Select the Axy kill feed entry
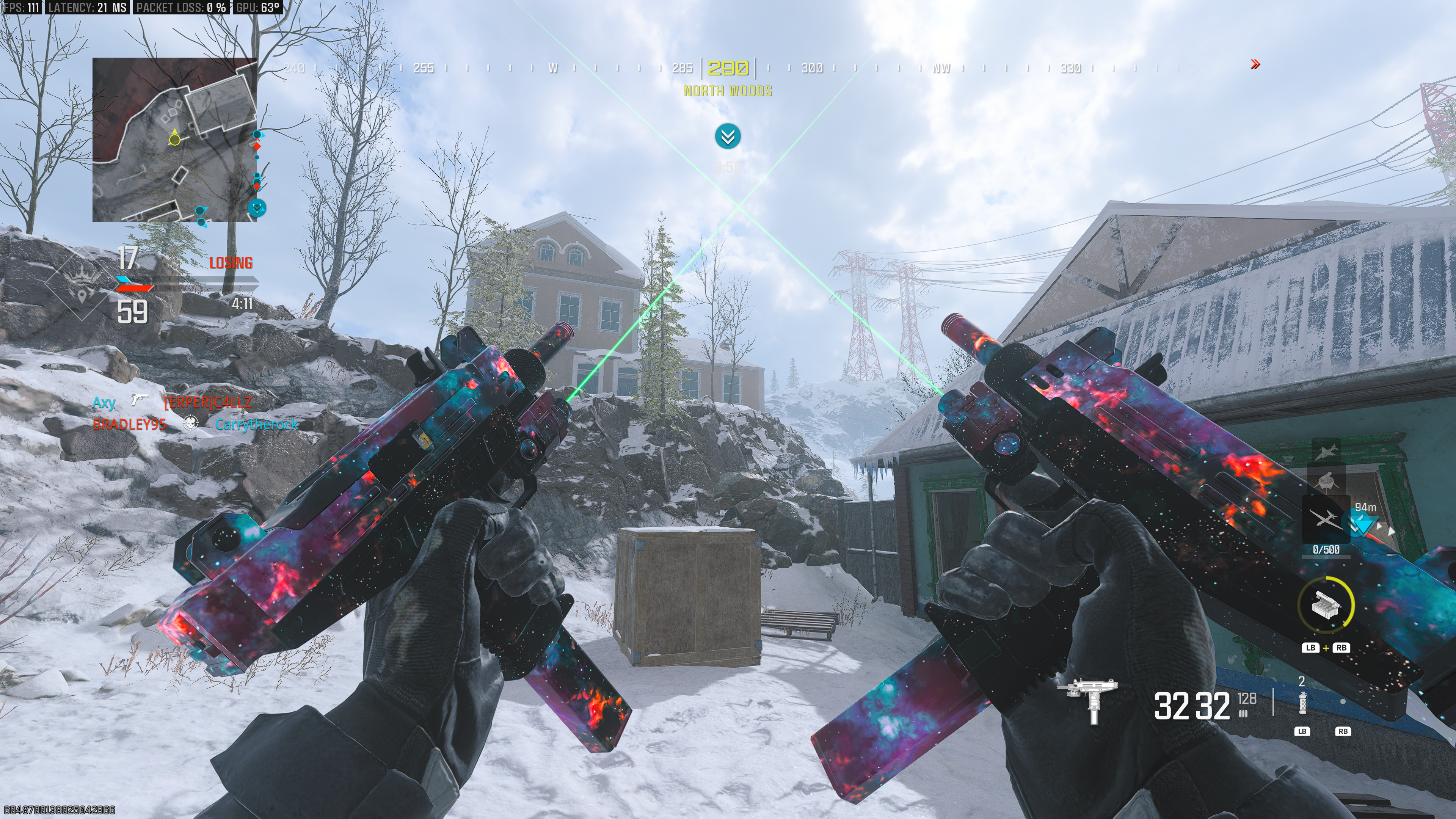The image size is (1456, 819). point(104,402)
